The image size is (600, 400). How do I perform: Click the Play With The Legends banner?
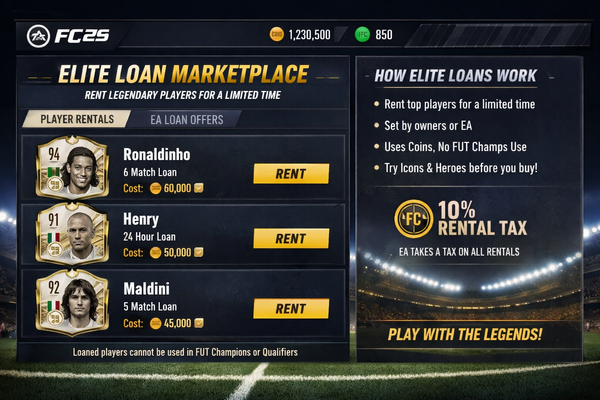[x=466, y=334]
